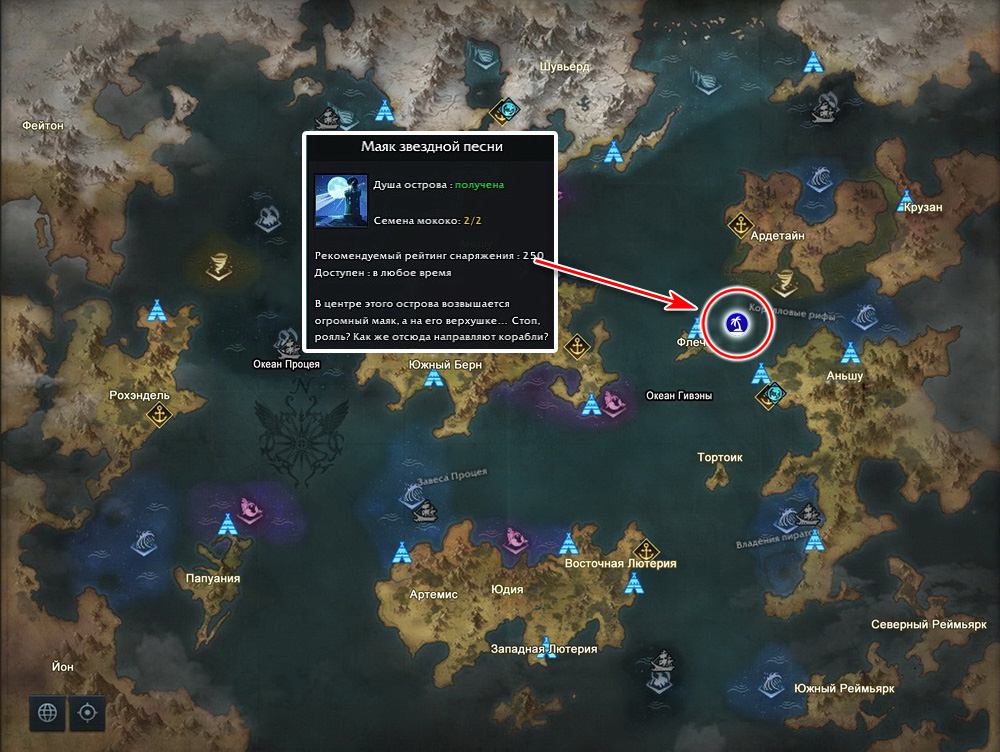The height and width of the screenshot is (752, 1000).
Task: Choose the anchor port under Рохэндель
Action: [x=159, y=415]
